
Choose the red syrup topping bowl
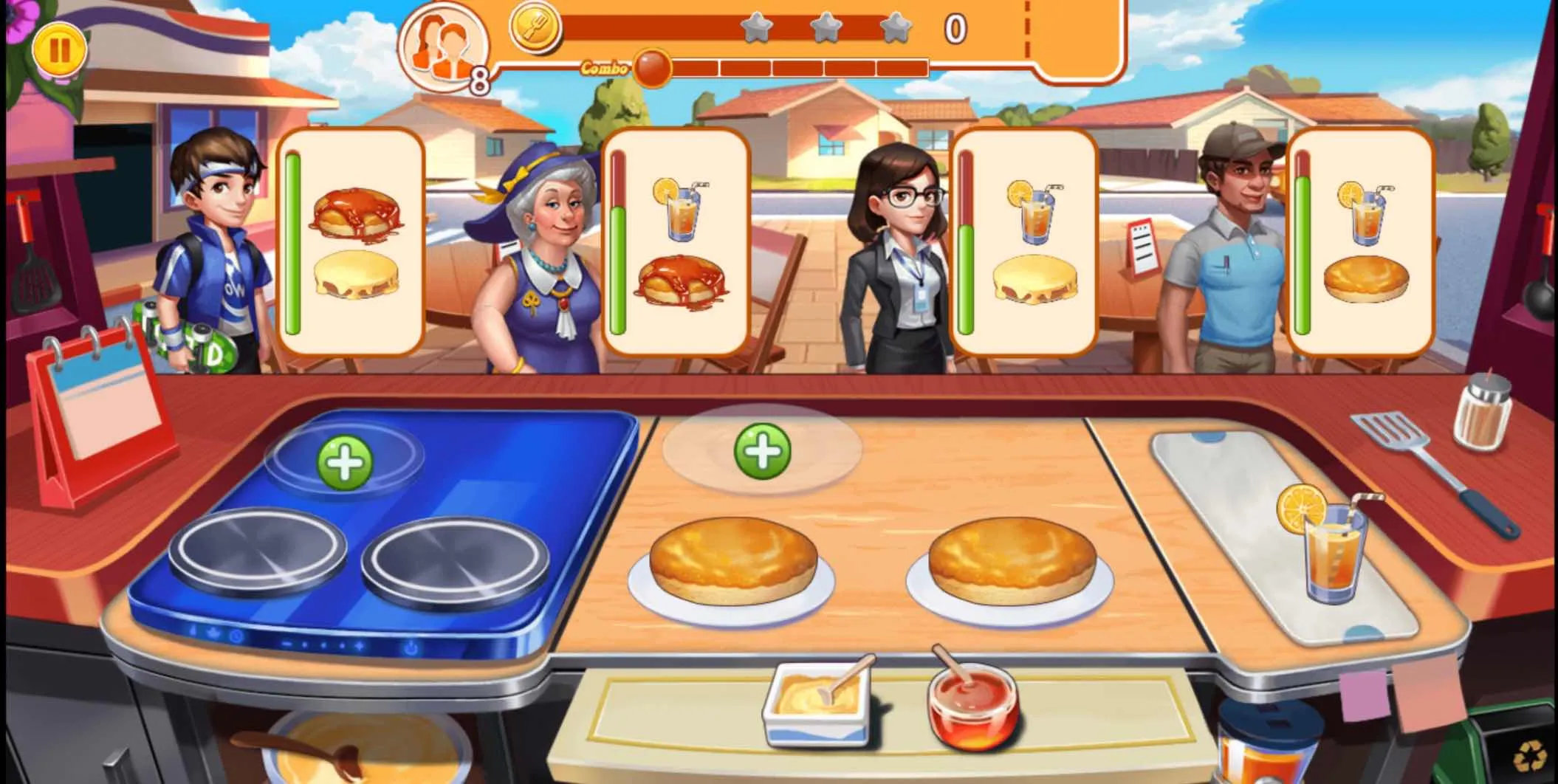972,704
